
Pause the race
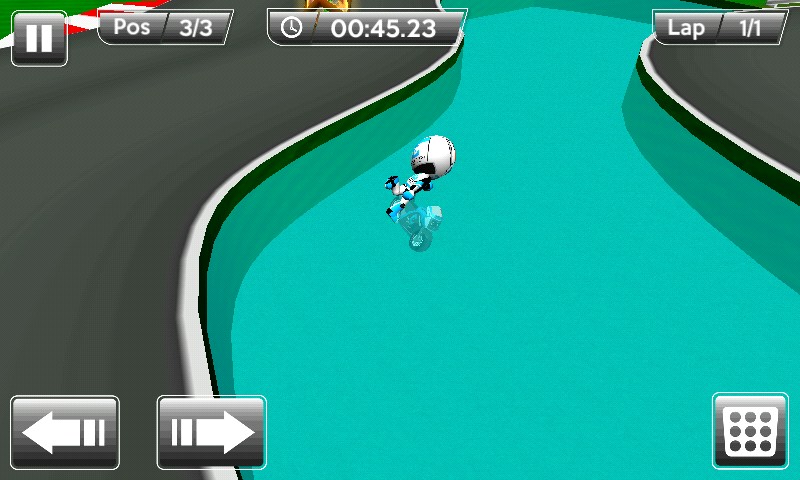39,38
